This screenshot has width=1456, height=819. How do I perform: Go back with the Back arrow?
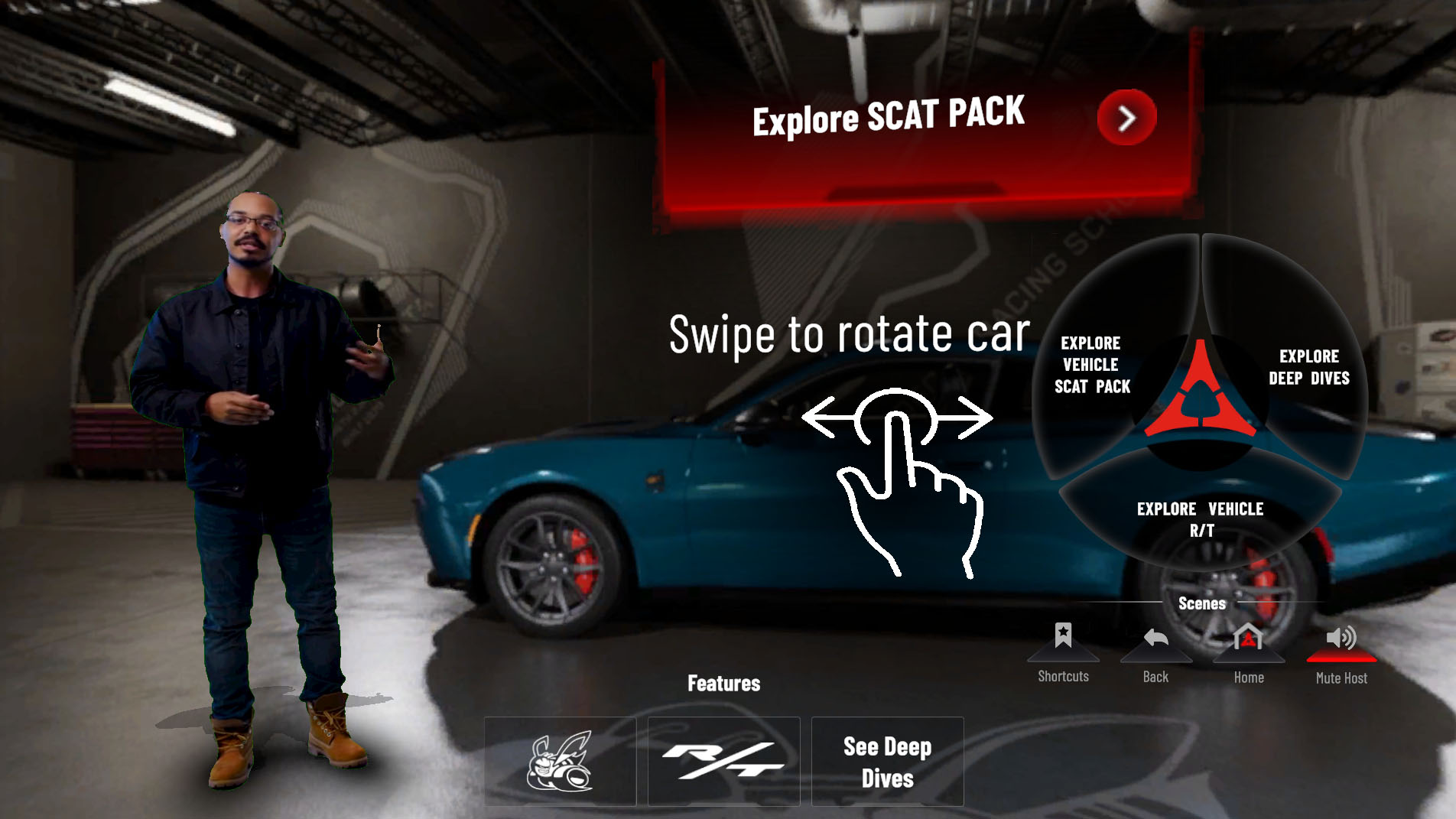click(1155, 639)
